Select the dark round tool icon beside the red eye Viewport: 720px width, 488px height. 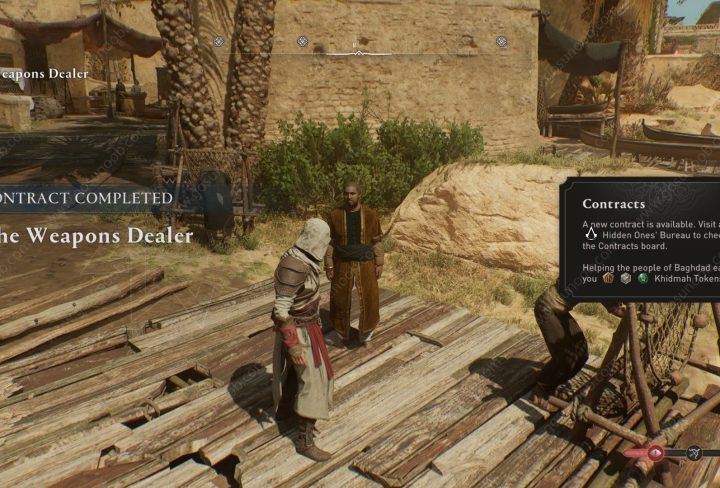694,453
